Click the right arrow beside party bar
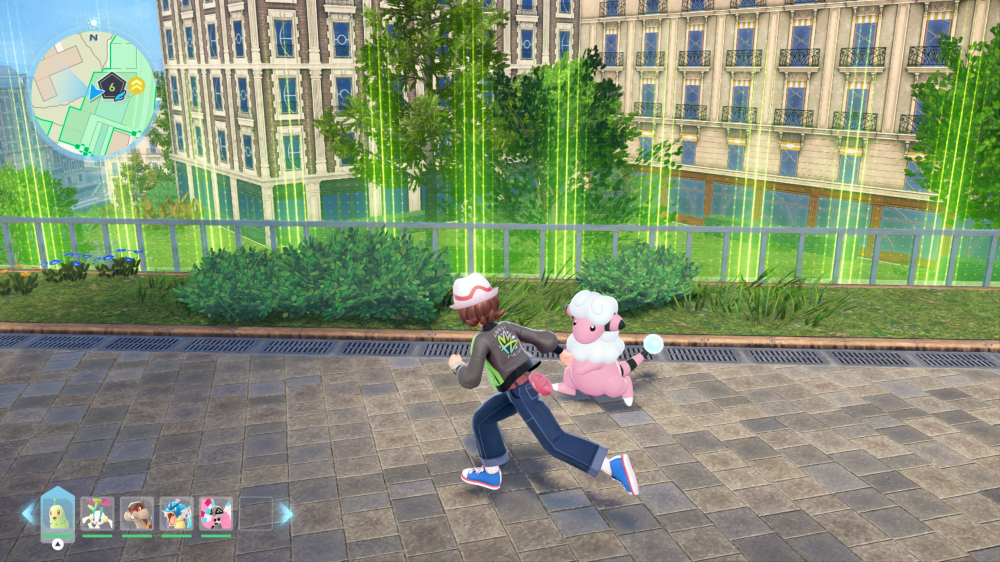The image size is (1000, 562). (x=286, y=514)
